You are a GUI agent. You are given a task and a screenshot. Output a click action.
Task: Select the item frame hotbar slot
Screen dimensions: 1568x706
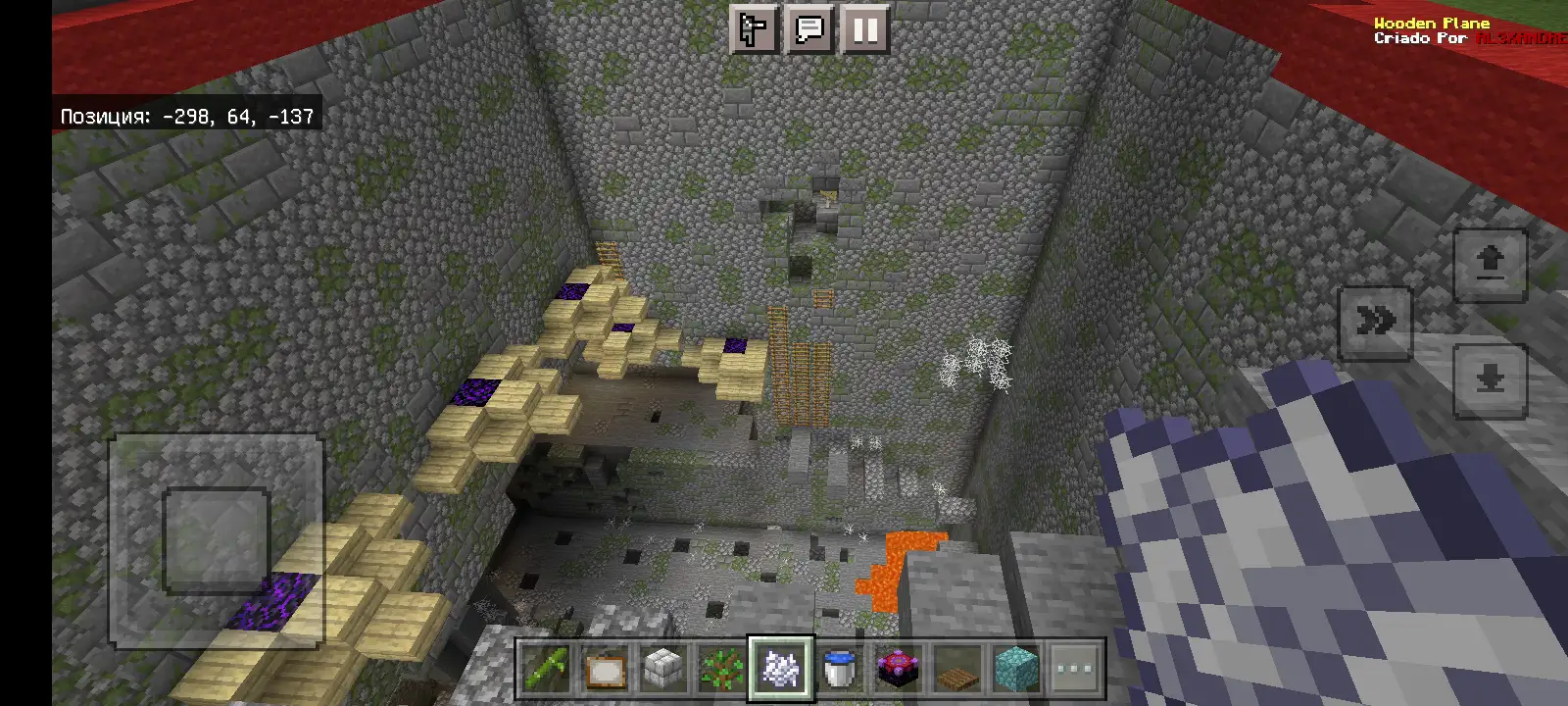pyautogui.click(x=605, y=670)
